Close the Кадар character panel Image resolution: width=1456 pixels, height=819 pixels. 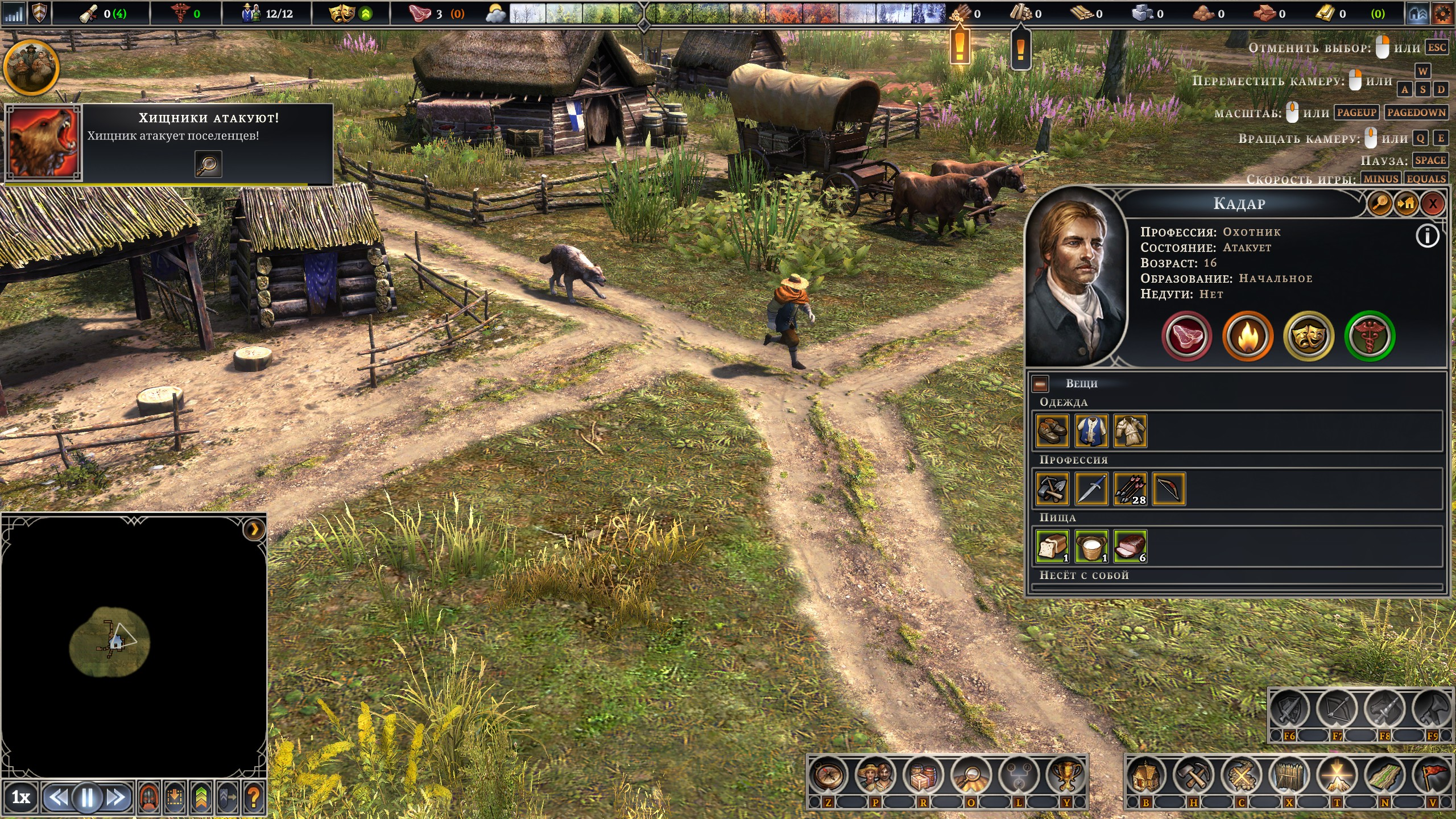point(1433,204)
